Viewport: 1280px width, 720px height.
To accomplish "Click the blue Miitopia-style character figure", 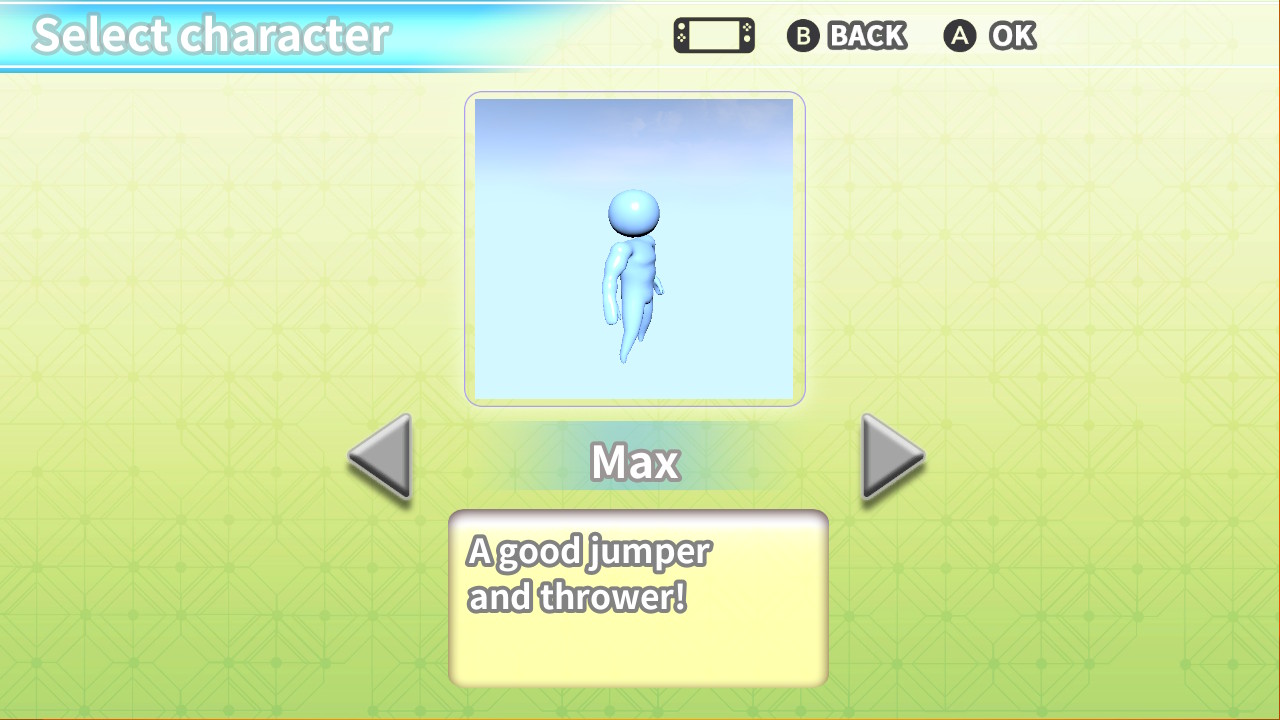I will (x=634, y=270).
